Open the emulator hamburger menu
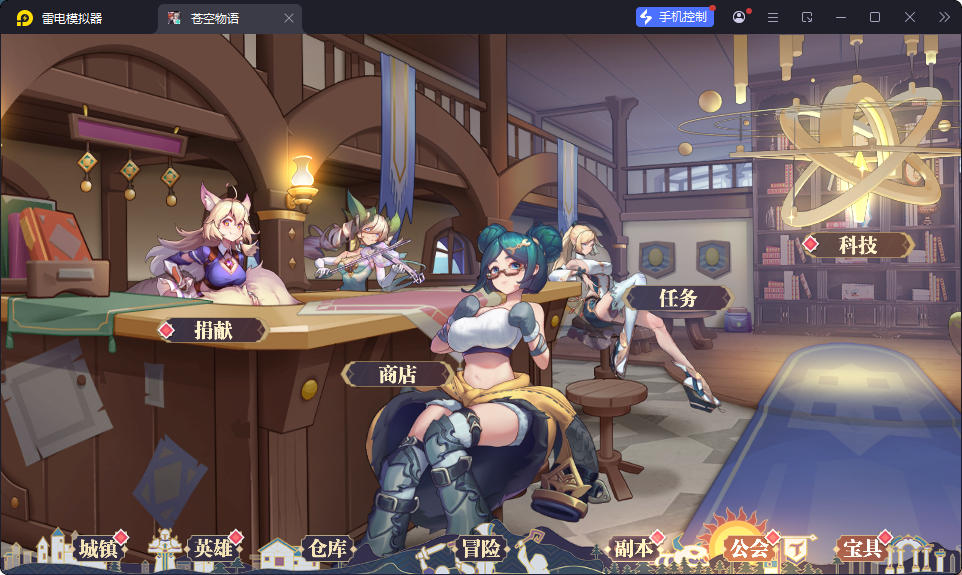 click(x=773, y=17)
